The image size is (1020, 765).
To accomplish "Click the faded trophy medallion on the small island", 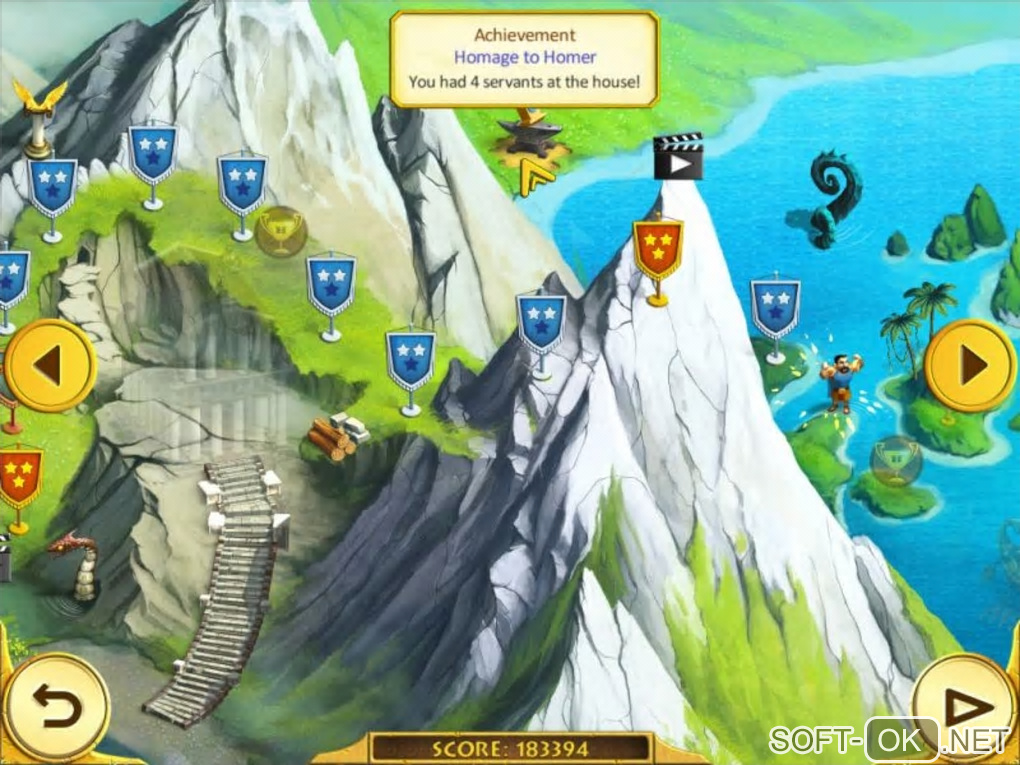I will (x=896, y=460).
